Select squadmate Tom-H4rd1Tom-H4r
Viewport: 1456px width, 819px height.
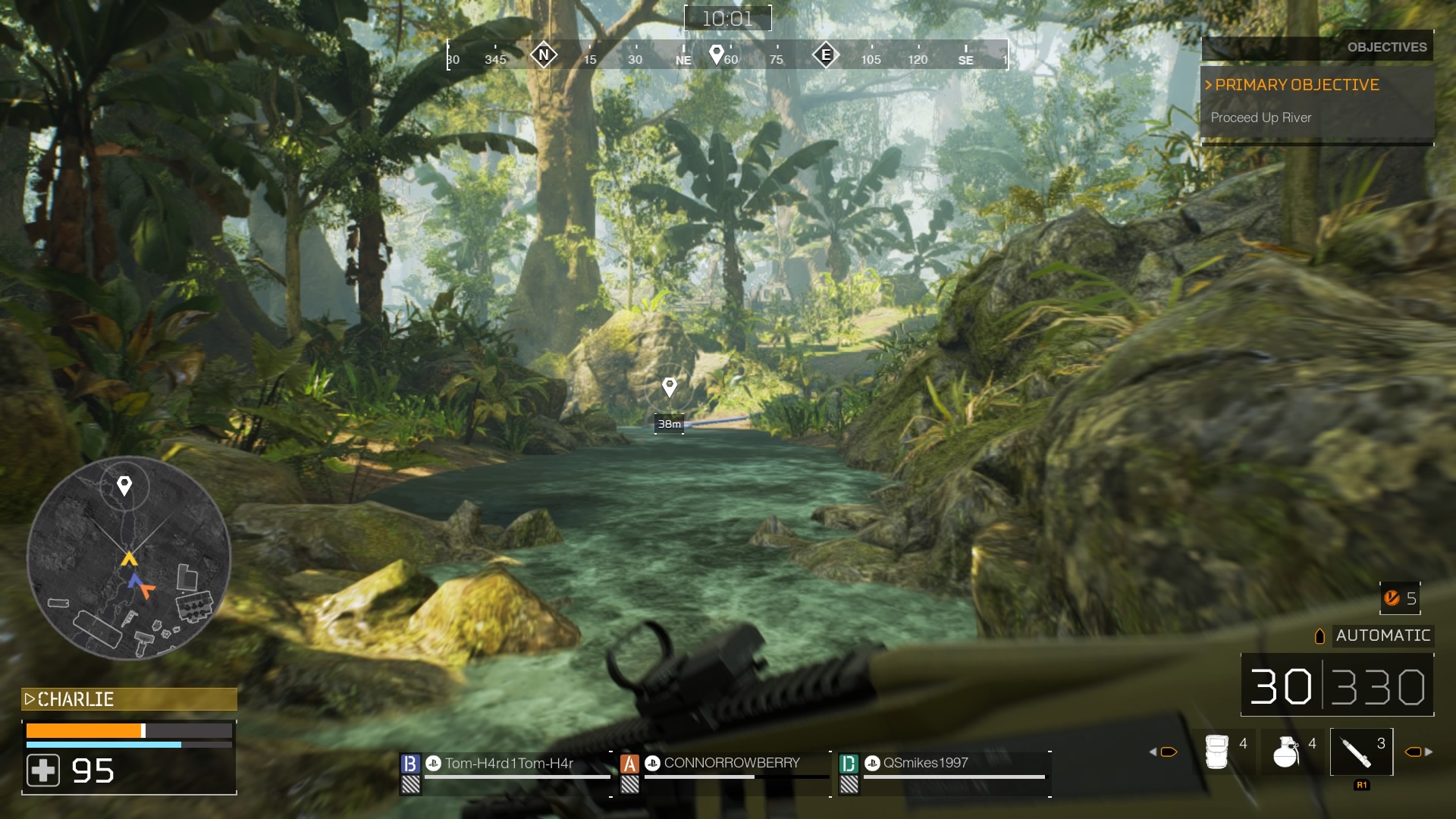pos(509,763)
